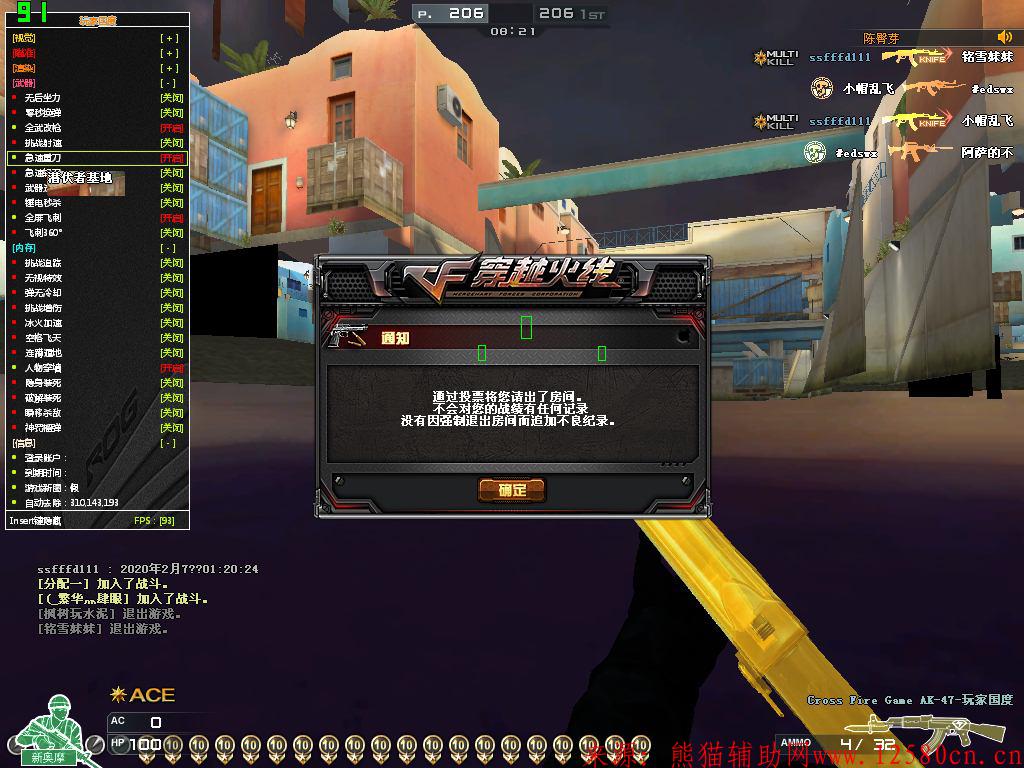
Task: Confirm the notice with the 确定 button
Action: click(x=511, y=489)
